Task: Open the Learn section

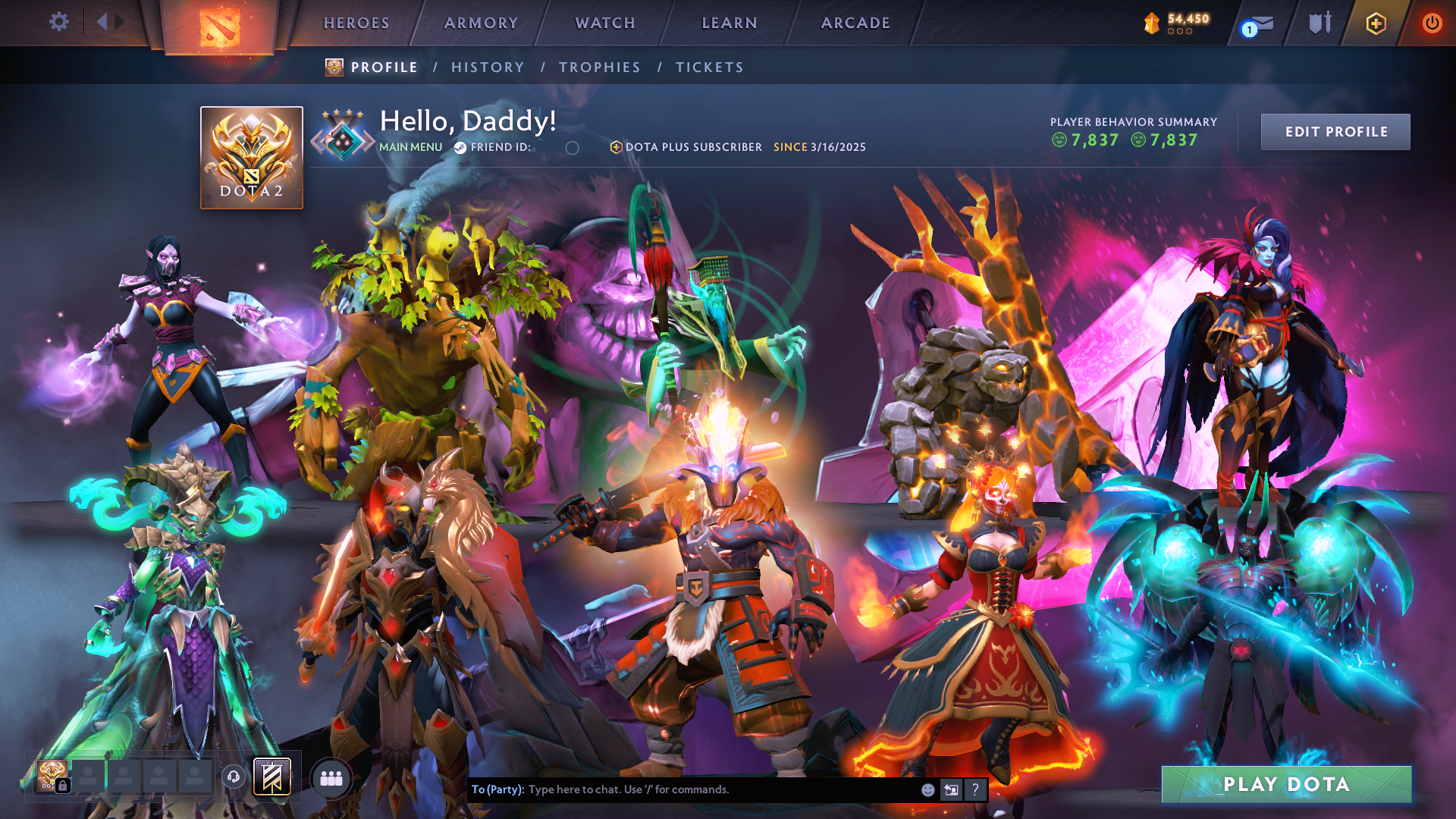Action: 730,24
